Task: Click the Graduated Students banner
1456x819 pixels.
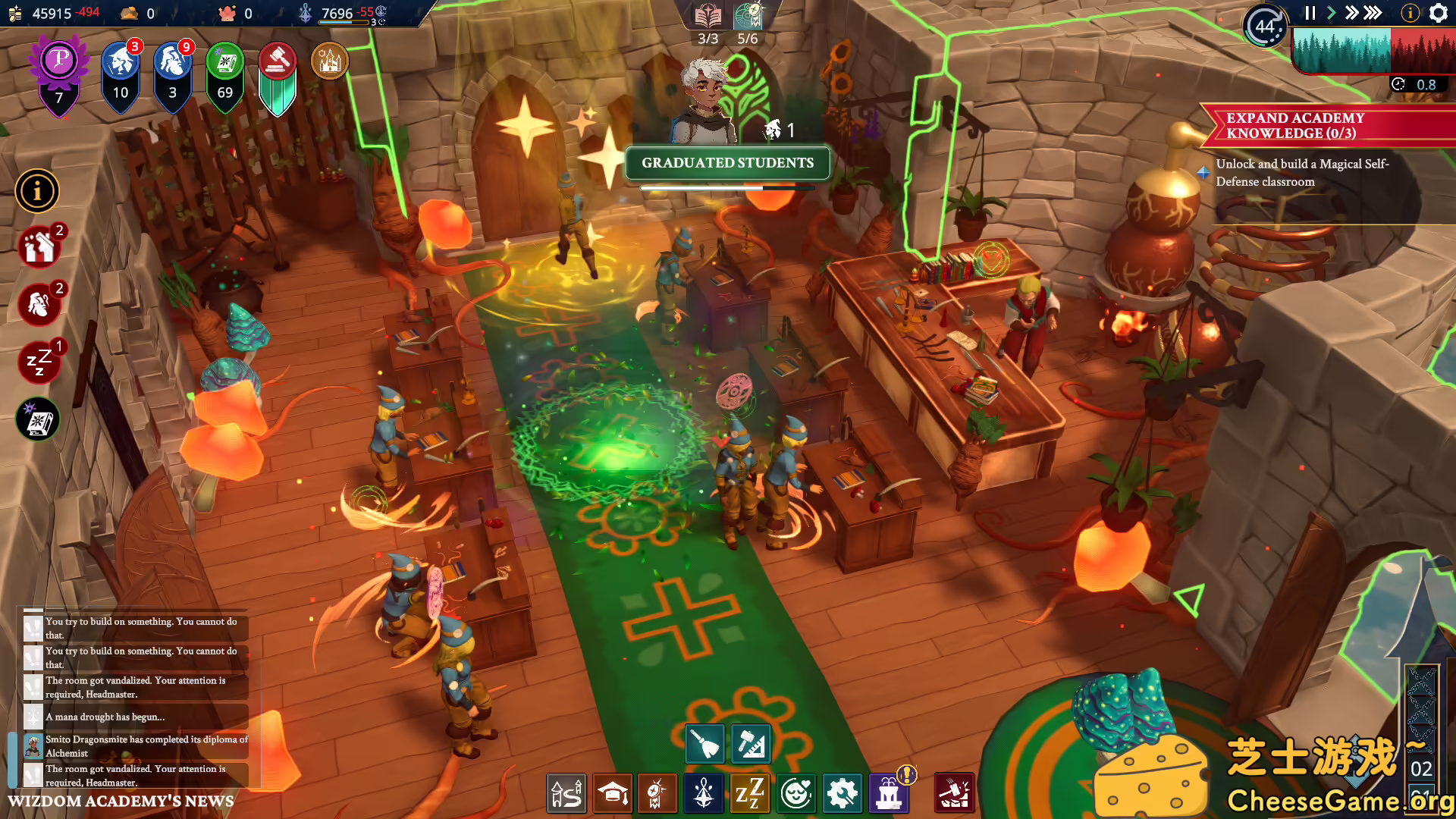Action: [727, 163]
